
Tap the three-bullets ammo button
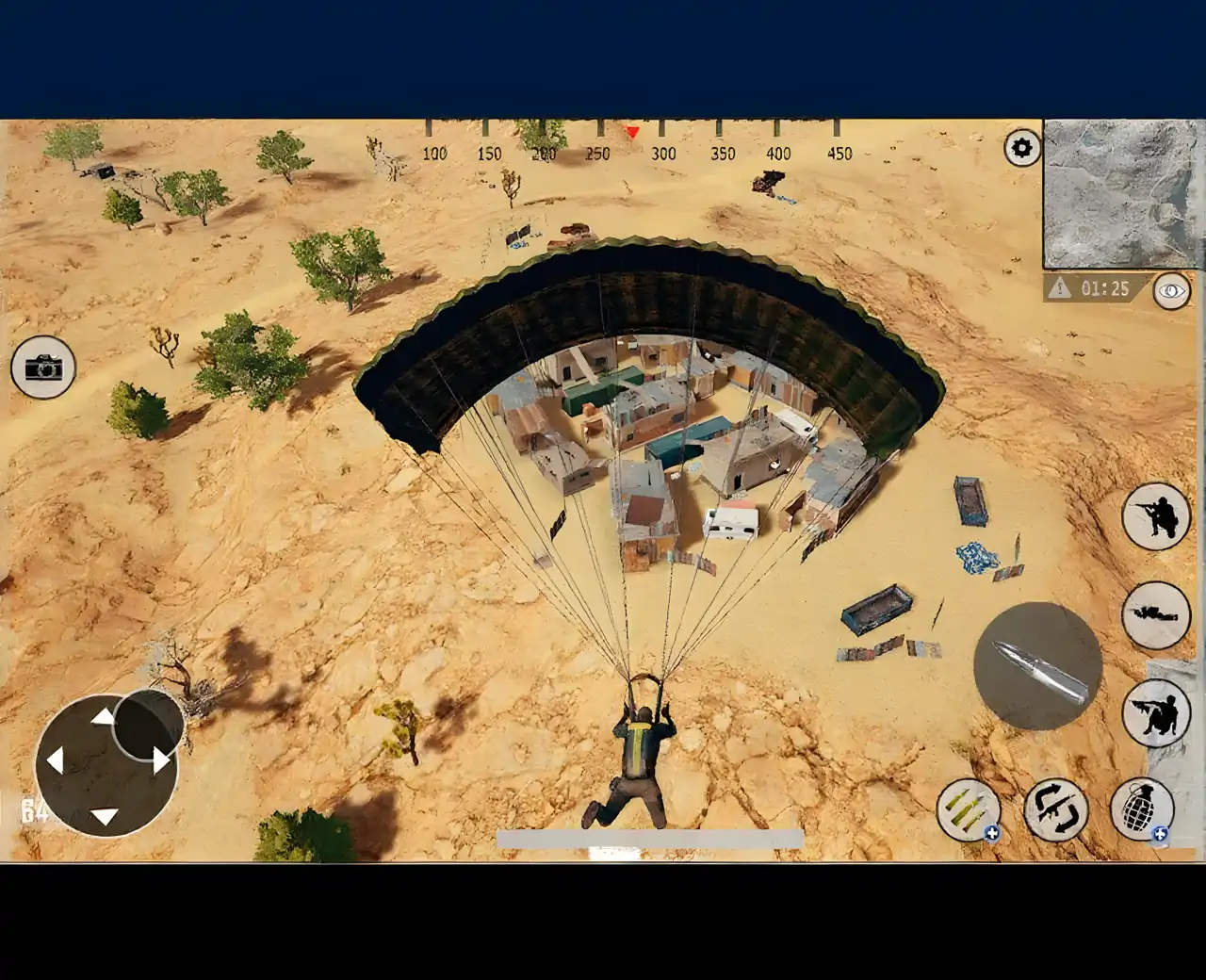click(968, 808)
